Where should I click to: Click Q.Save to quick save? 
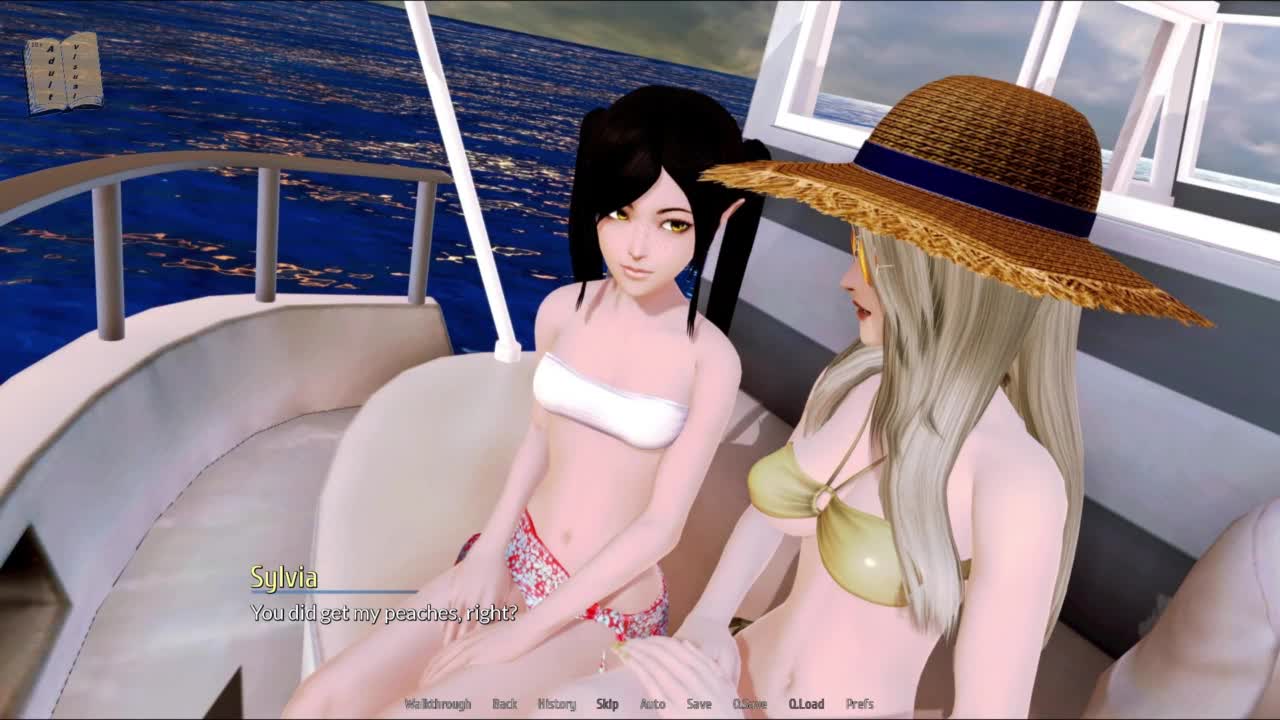click(x=749, y=704)
